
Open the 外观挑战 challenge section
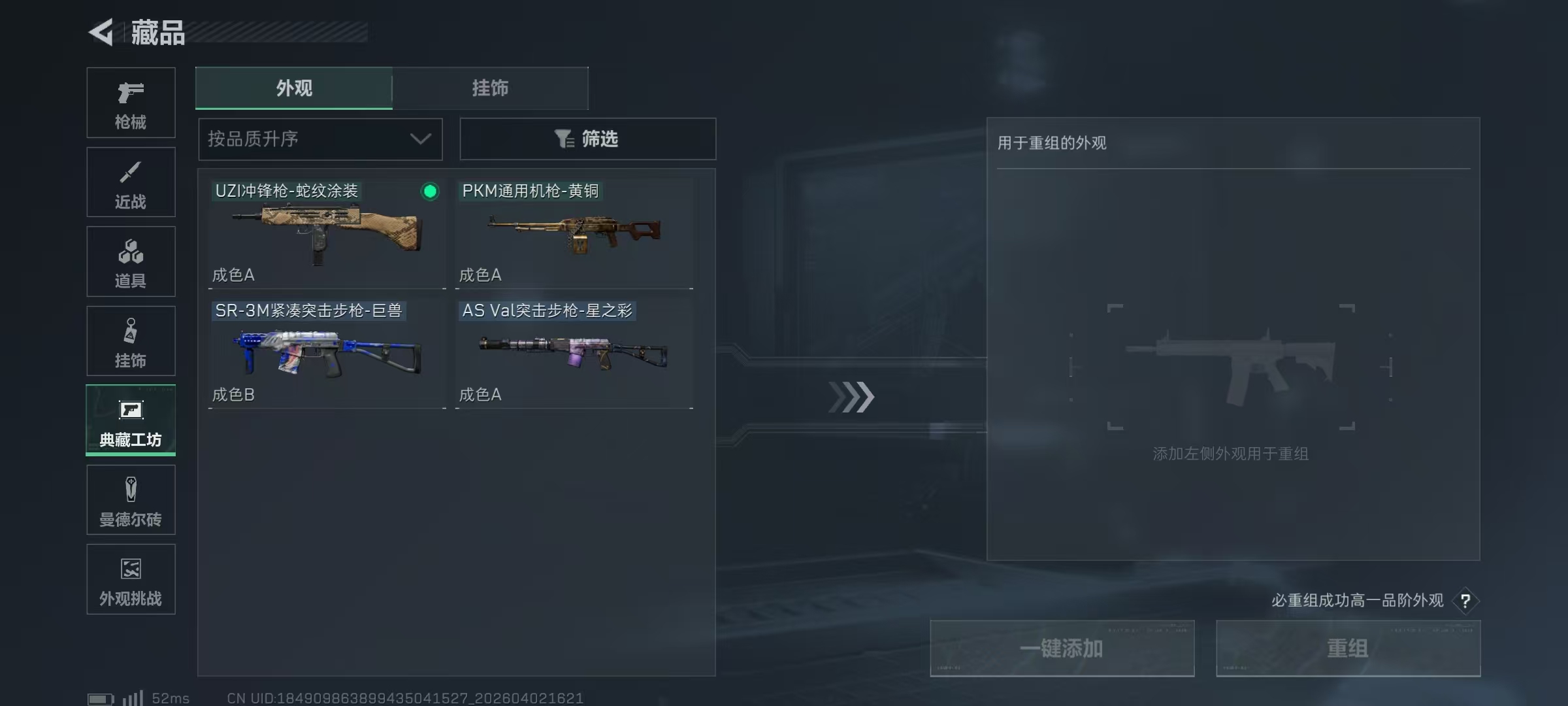131,579
